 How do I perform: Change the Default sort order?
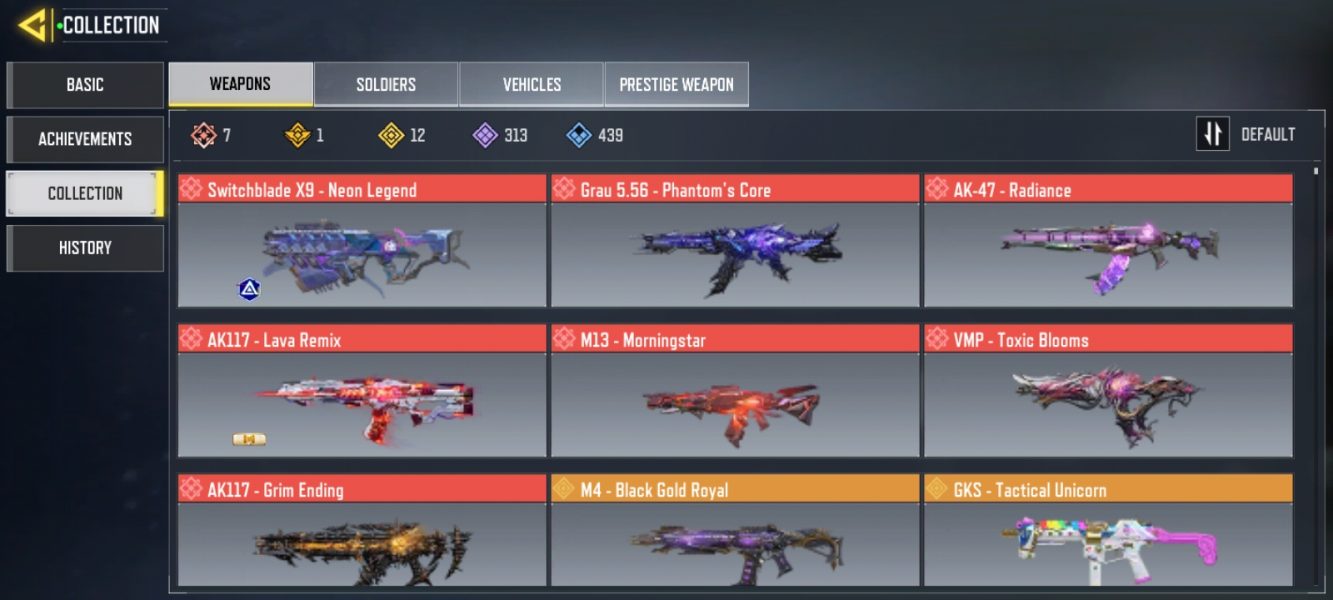click(x=1246, y=134)
